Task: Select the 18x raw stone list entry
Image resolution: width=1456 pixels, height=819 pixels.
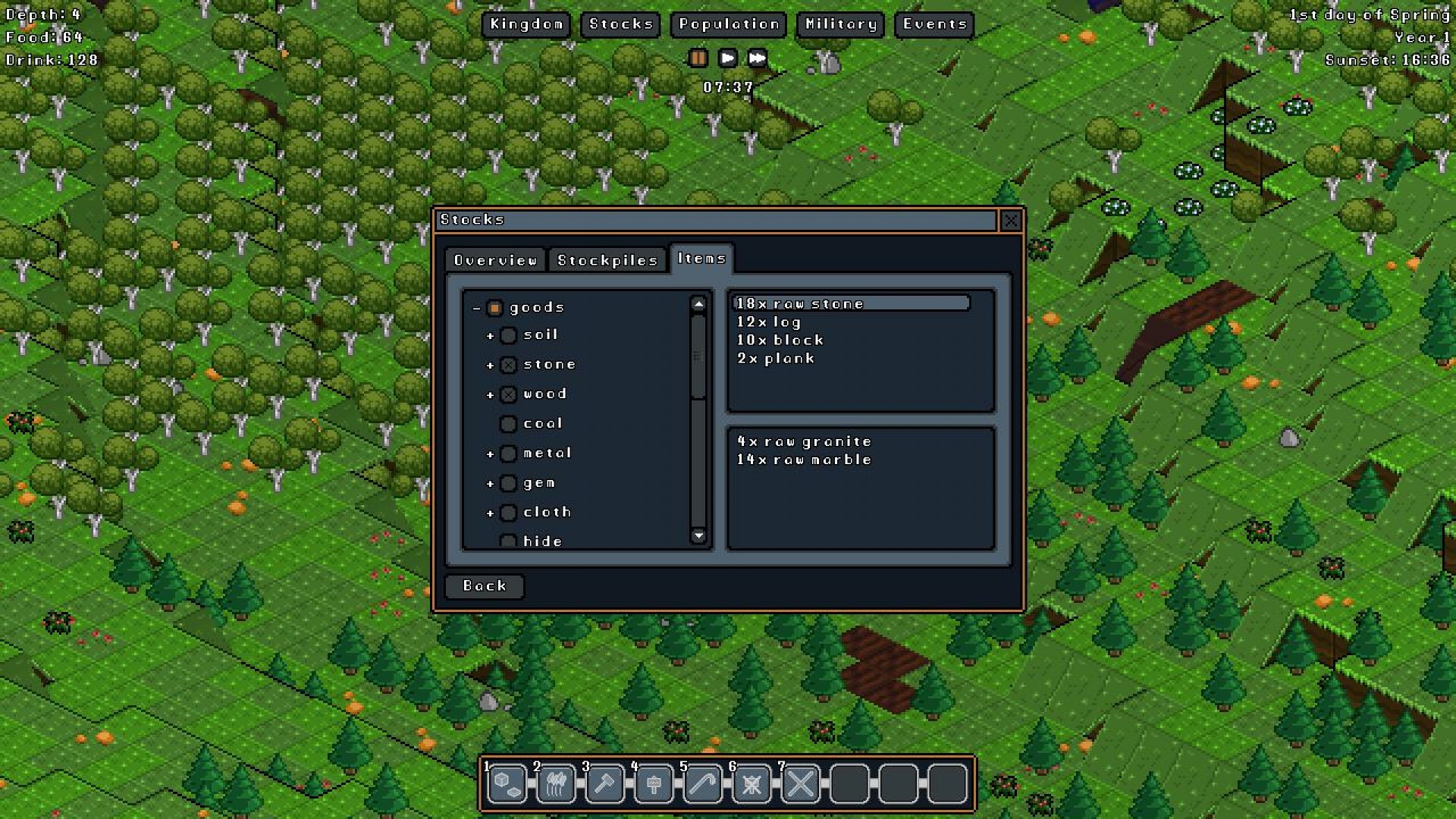Action: [x=849, y=303]
